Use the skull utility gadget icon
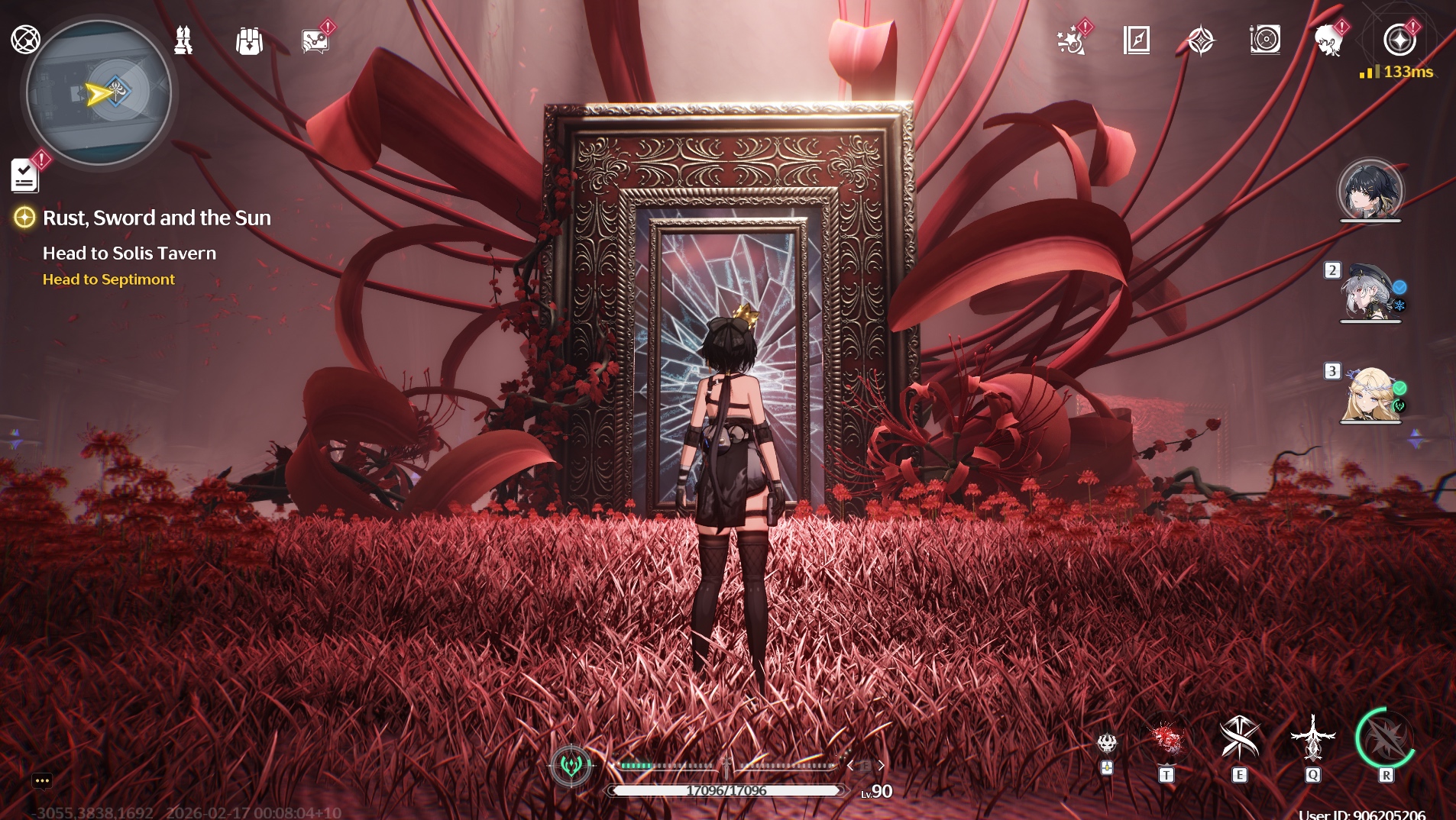The width and height of the screenshot is (1456, 820). (1107, 743)
